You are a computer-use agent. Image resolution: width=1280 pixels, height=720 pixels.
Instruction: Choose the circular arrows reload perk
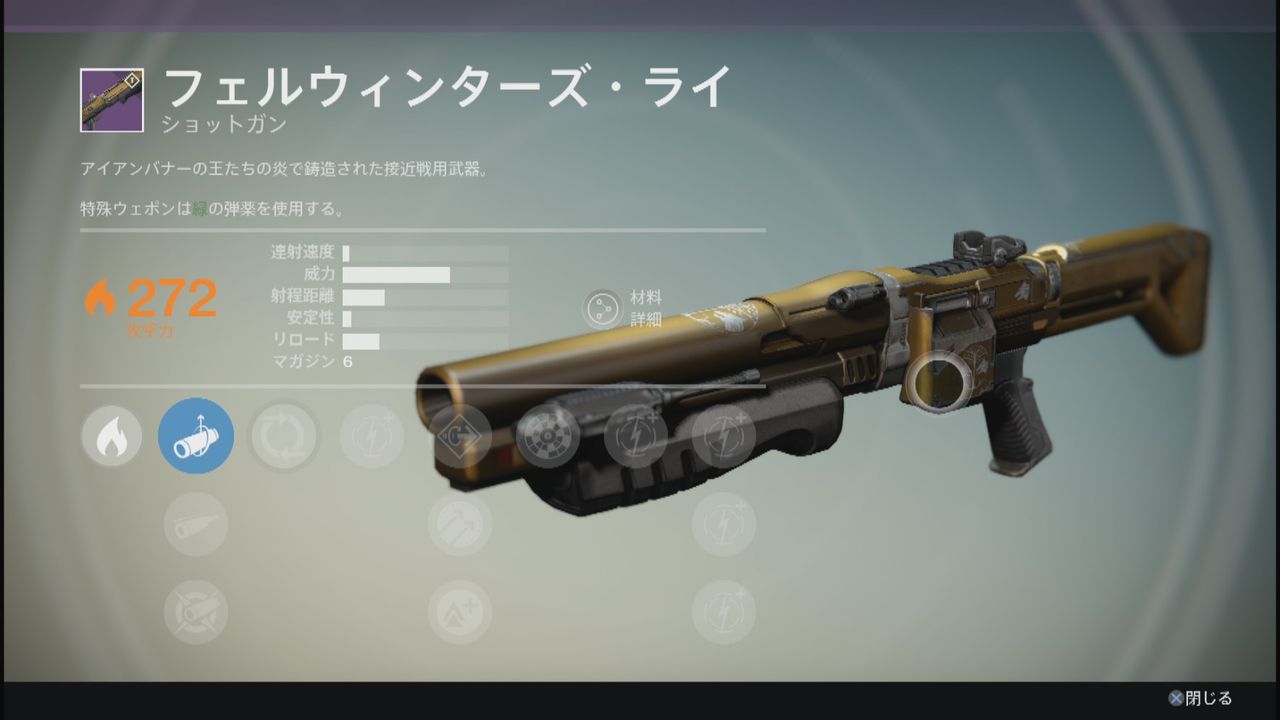tap(284, 436)
